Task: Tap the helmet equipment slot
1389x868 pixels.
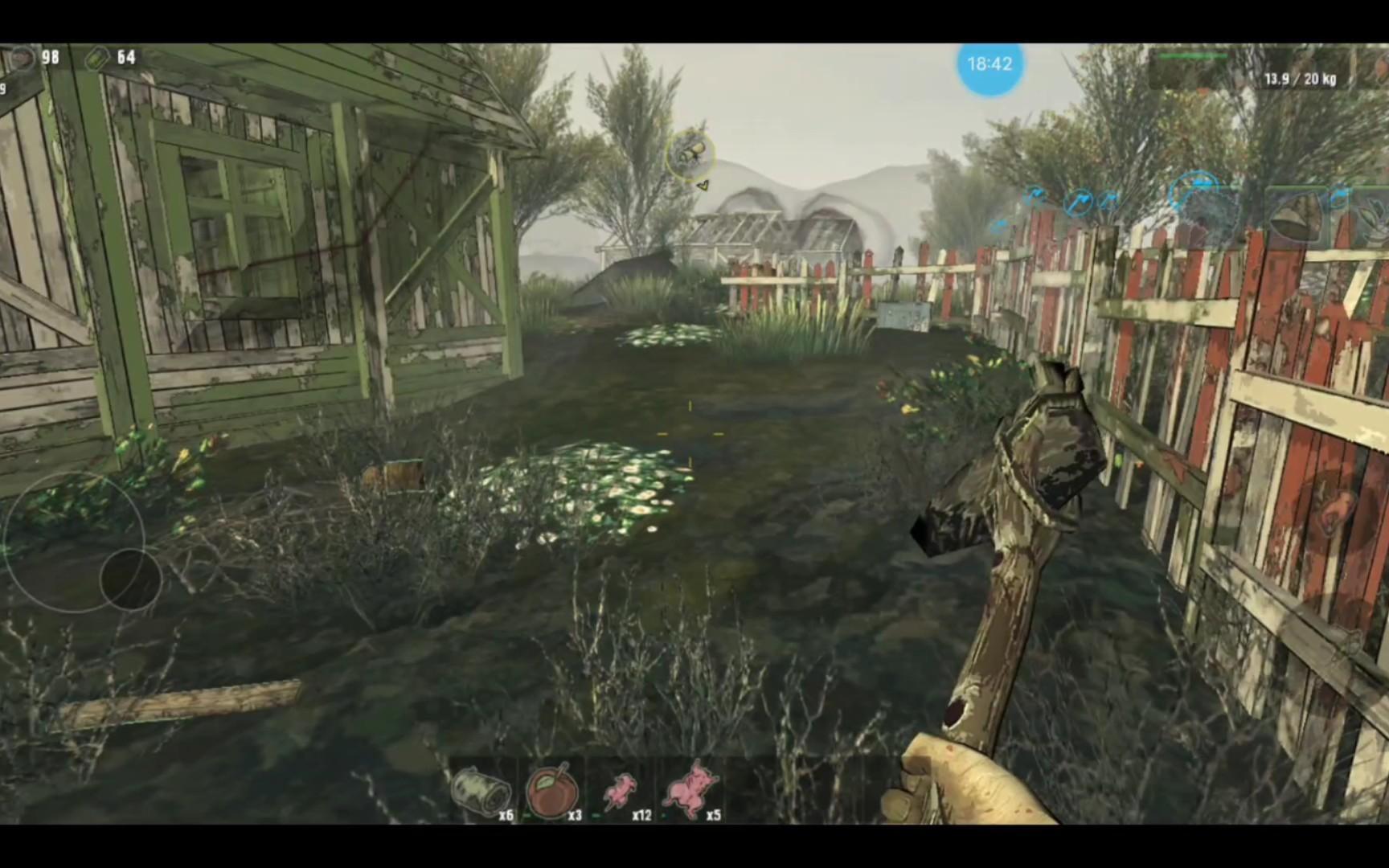Action: [1294, 215]
